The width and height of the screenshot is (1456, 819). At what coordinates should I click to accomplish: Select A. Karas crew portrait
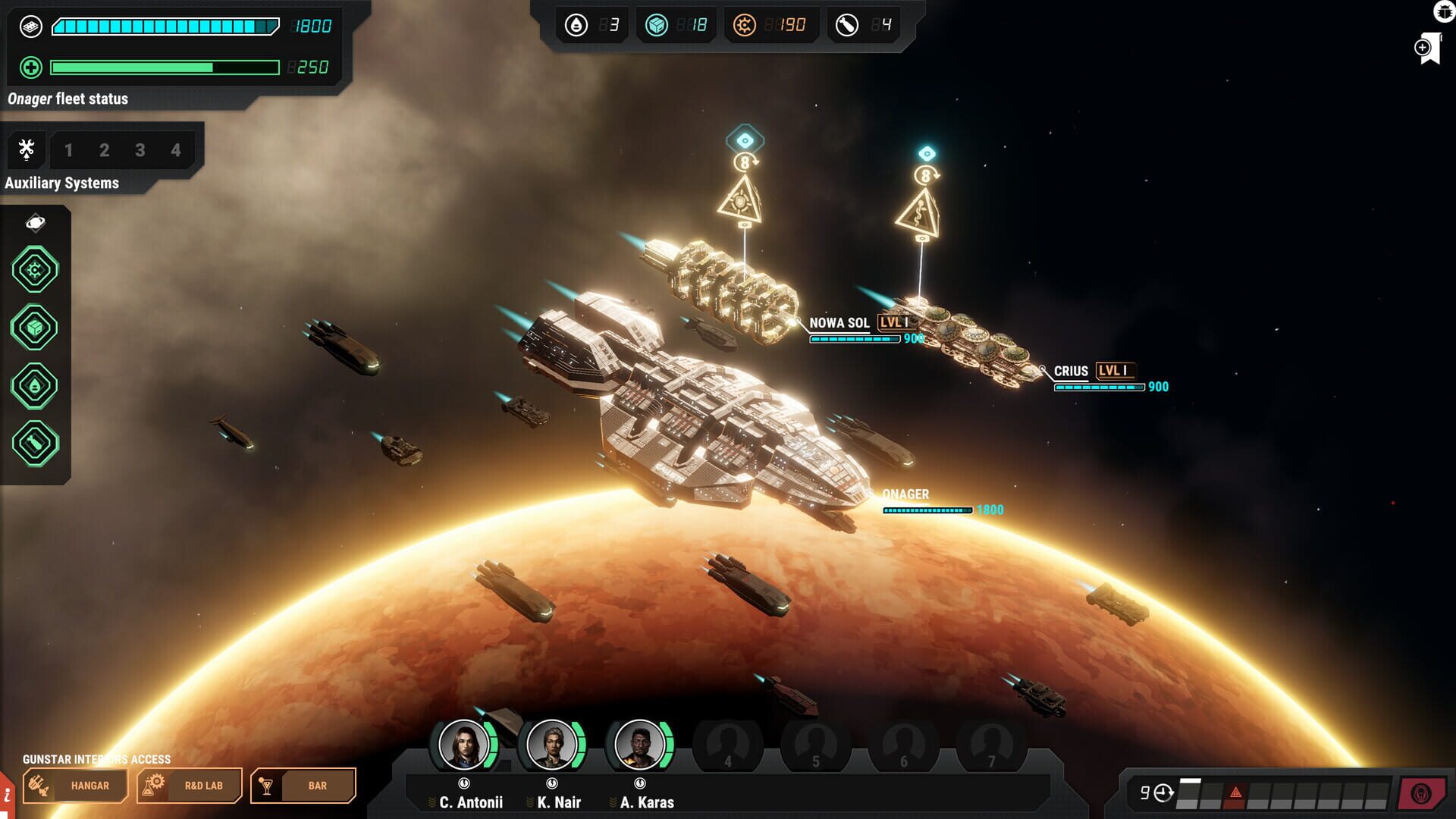640,745
